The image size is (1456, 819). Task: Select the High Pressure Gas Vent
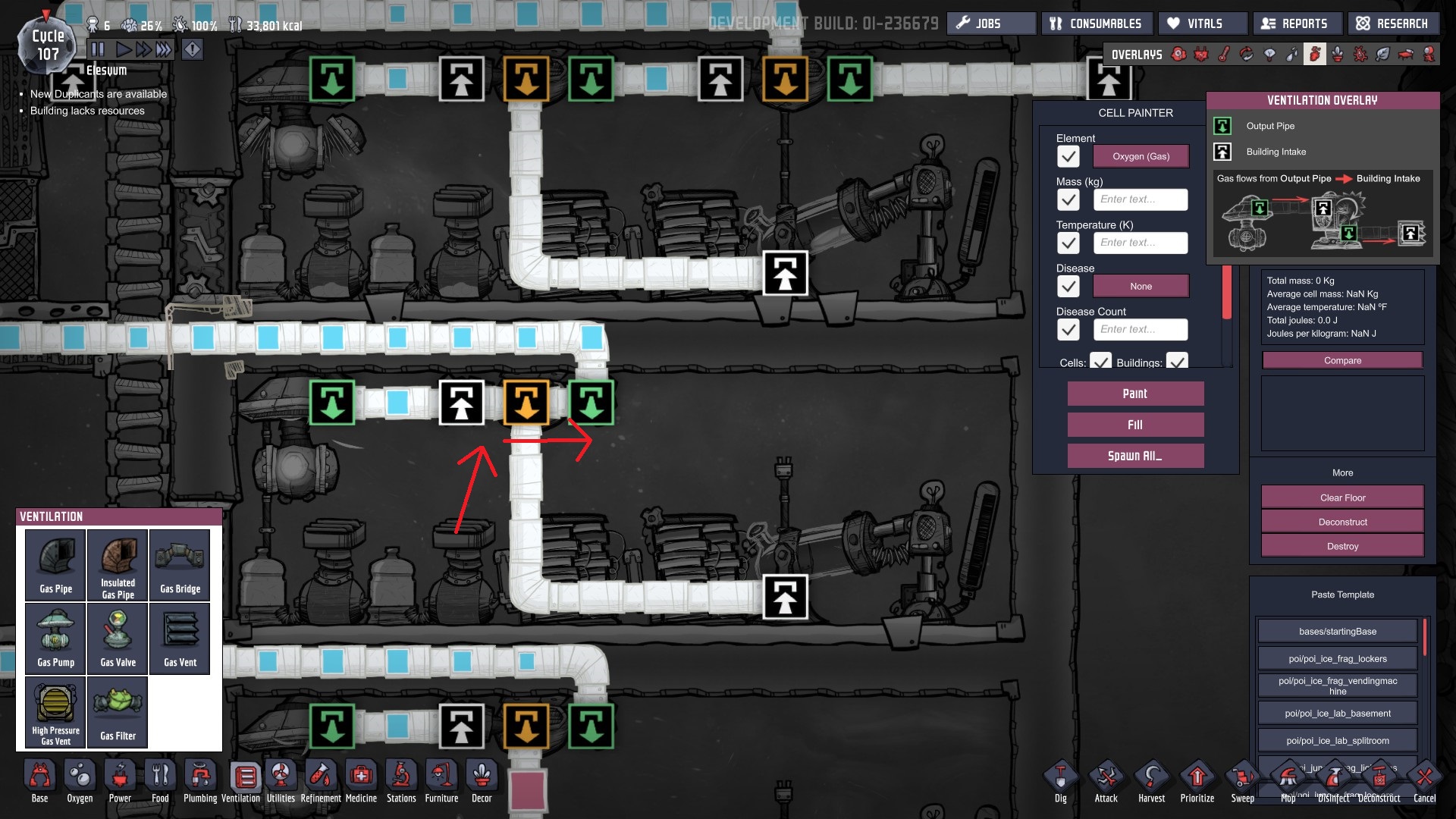(54, 711)
